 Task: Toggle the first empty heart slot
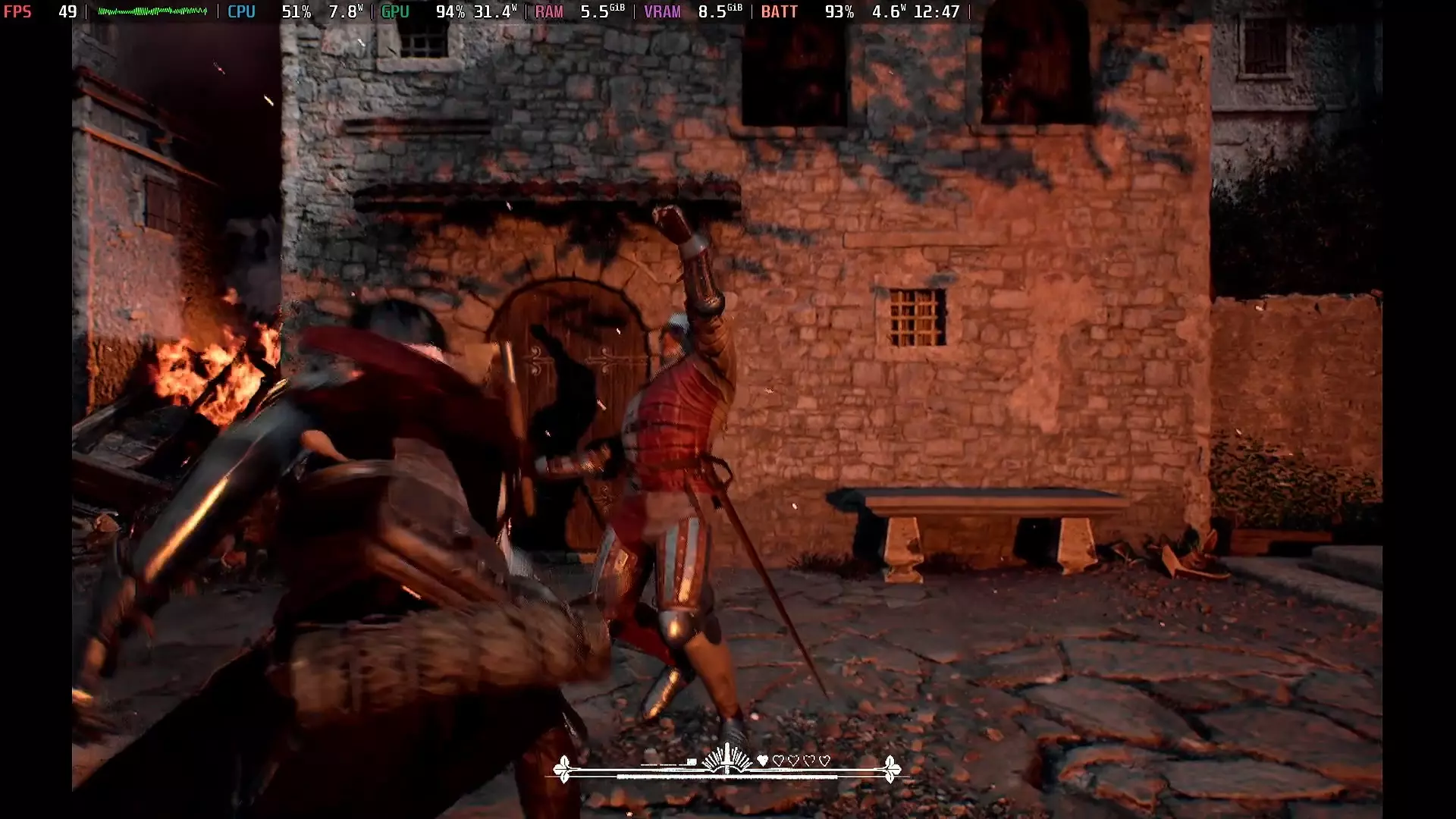[779, 759]
